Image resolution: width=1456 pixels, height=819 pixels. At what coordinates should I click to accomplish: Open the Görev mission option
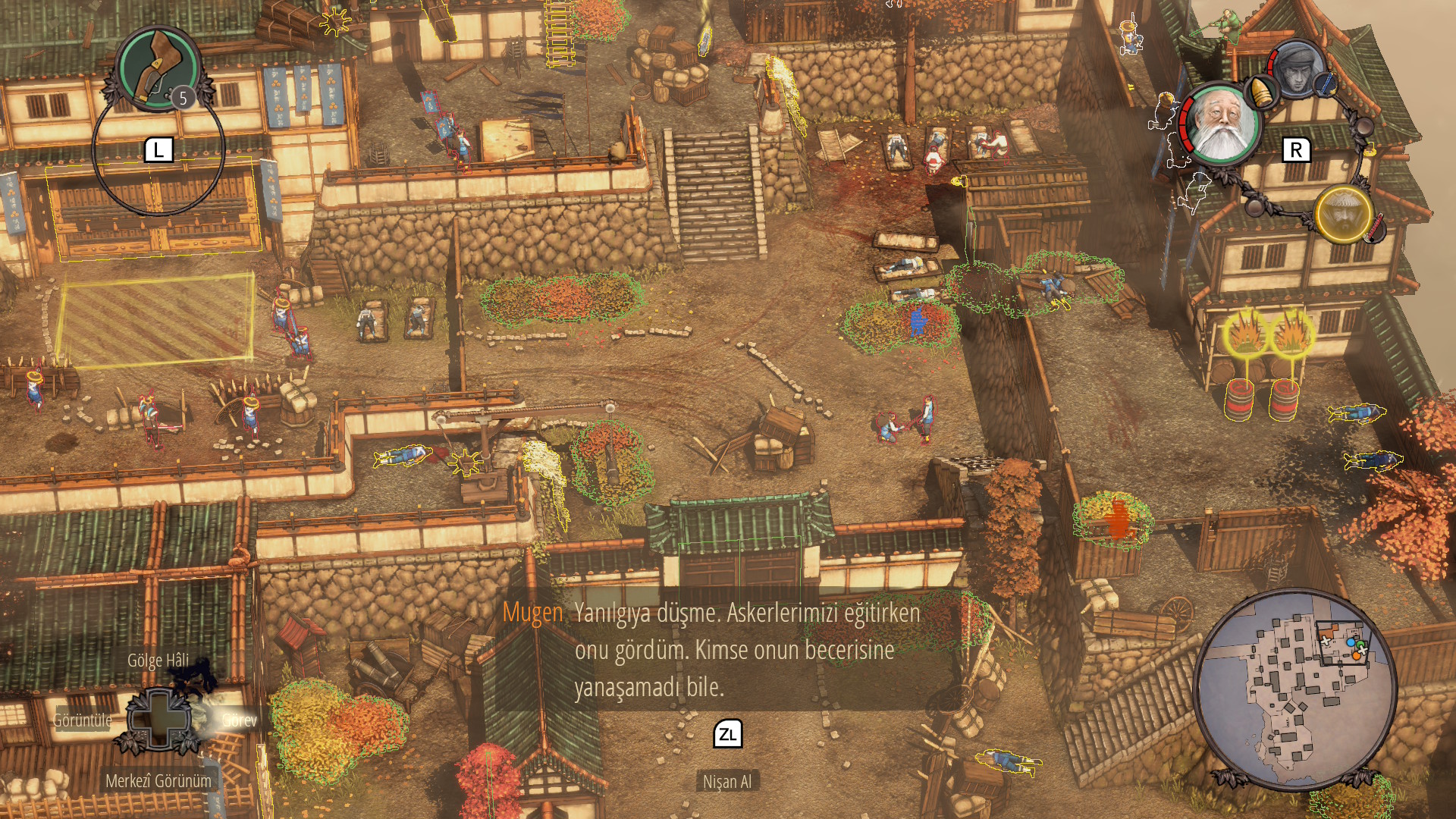pos(240,720)
